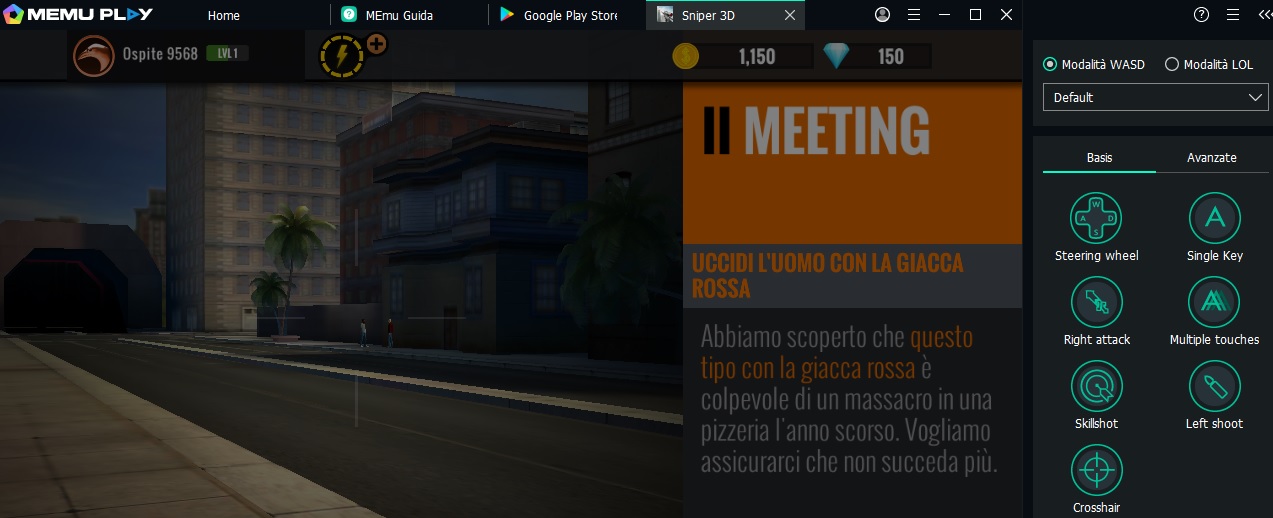Select the Modalità WASD option
This screenshot has width=1273, height=518.
click(x=1050, y=64)
